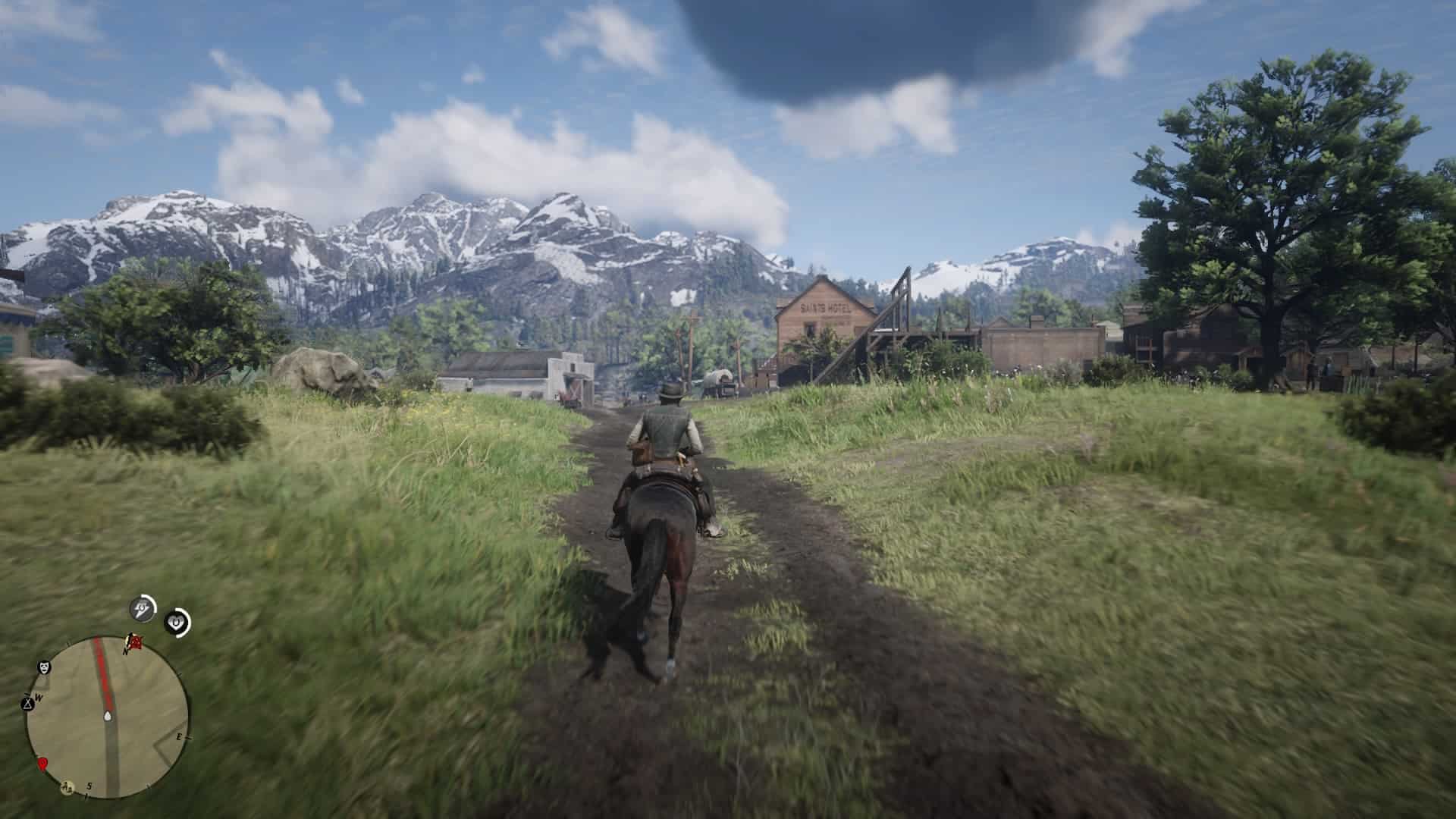Click the 5 distance scale label under minimap

89,787
